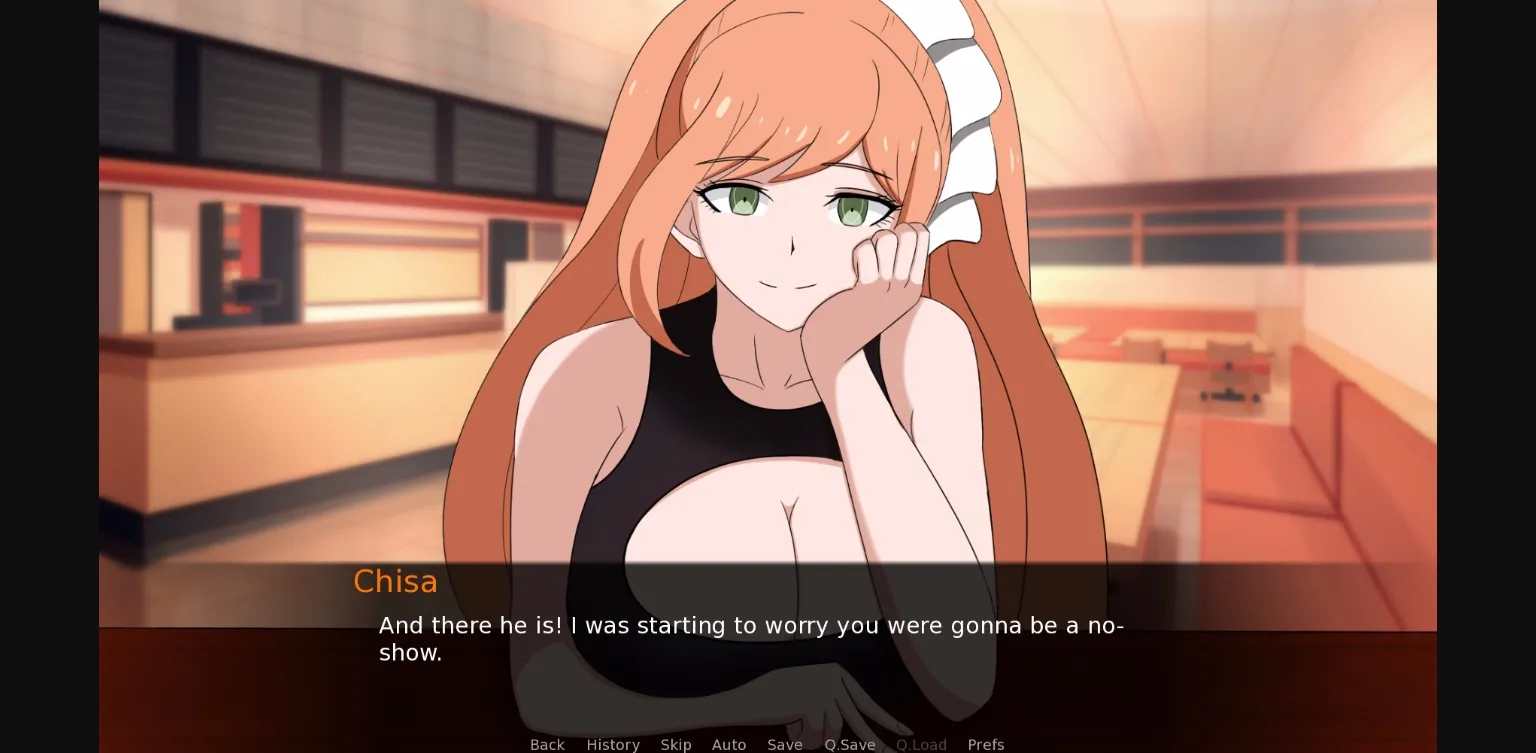1536x753 pixels.
Task: Click Save to store your progress
Action: coord(785,744)
